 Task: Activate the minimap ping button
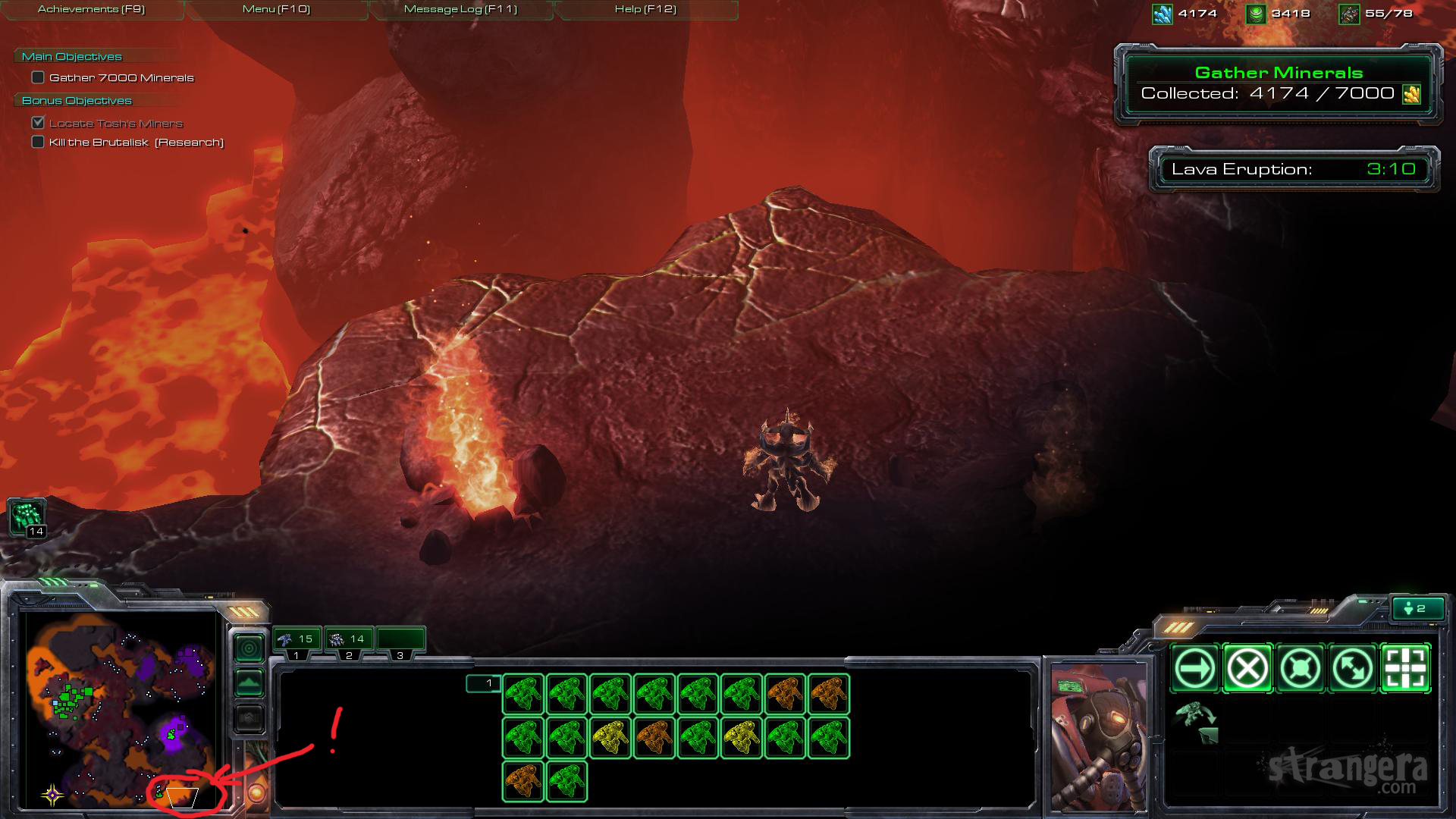click(x=249, y=648)
